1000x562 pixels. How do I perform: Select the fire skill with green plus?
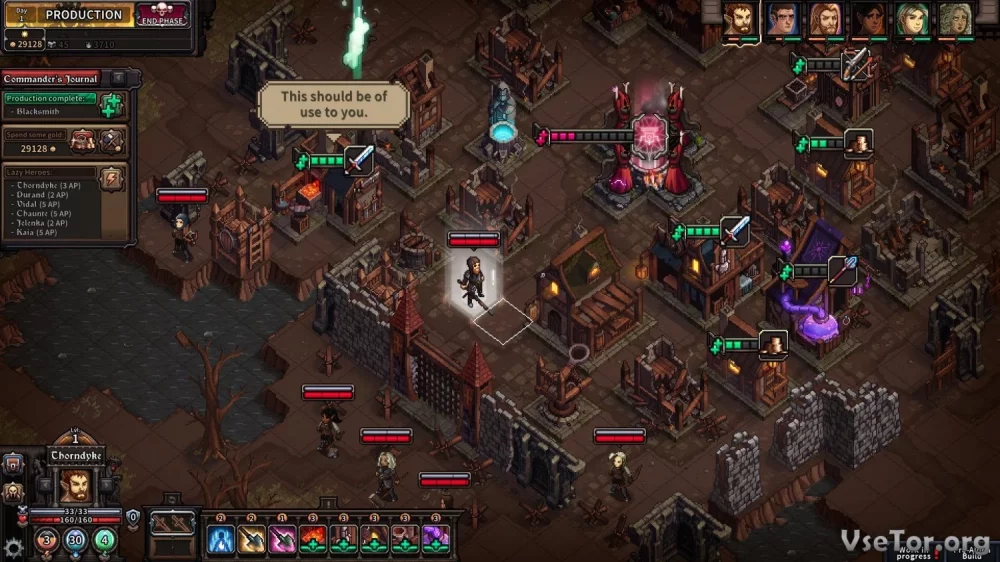314,540
